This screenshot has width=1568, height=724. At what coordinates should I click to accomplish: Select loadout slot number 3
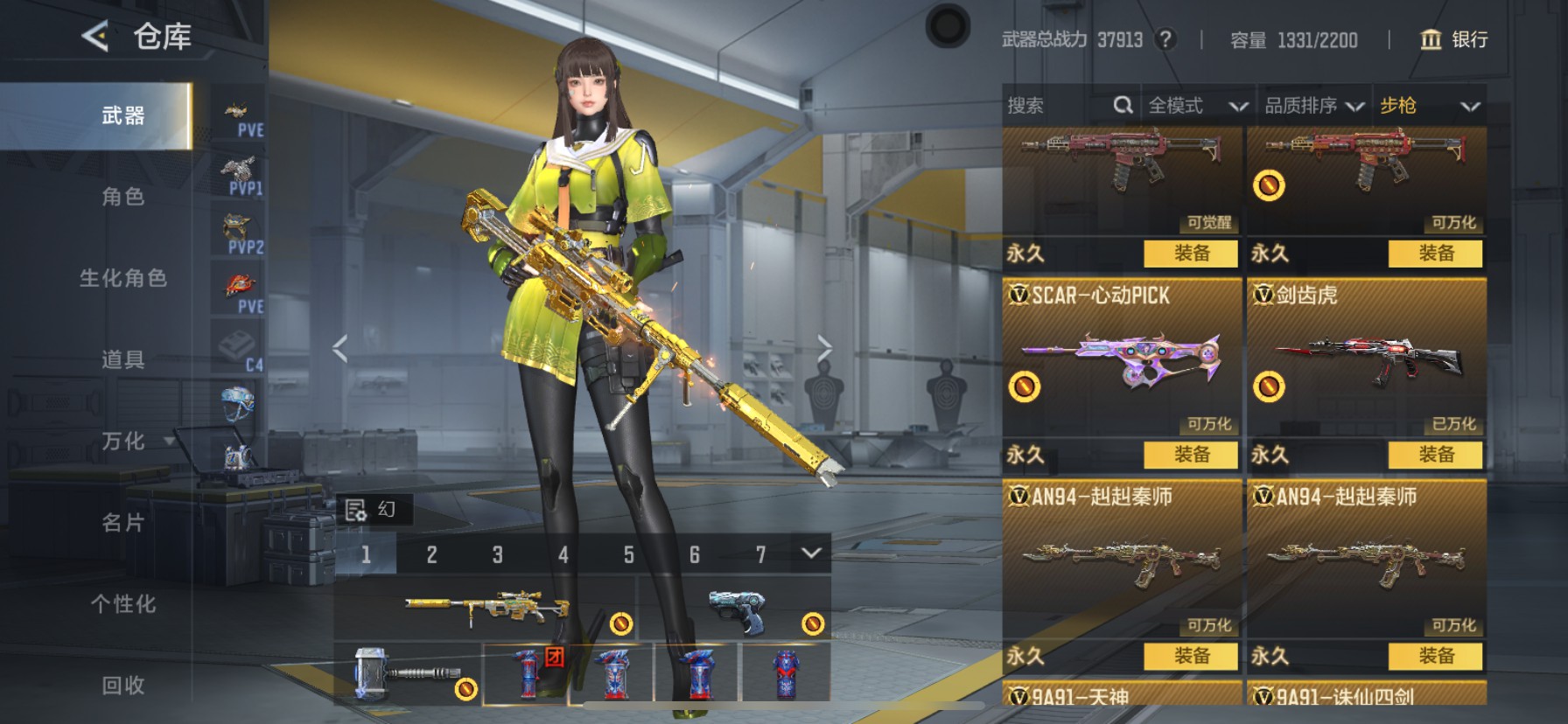pos(497,554)
